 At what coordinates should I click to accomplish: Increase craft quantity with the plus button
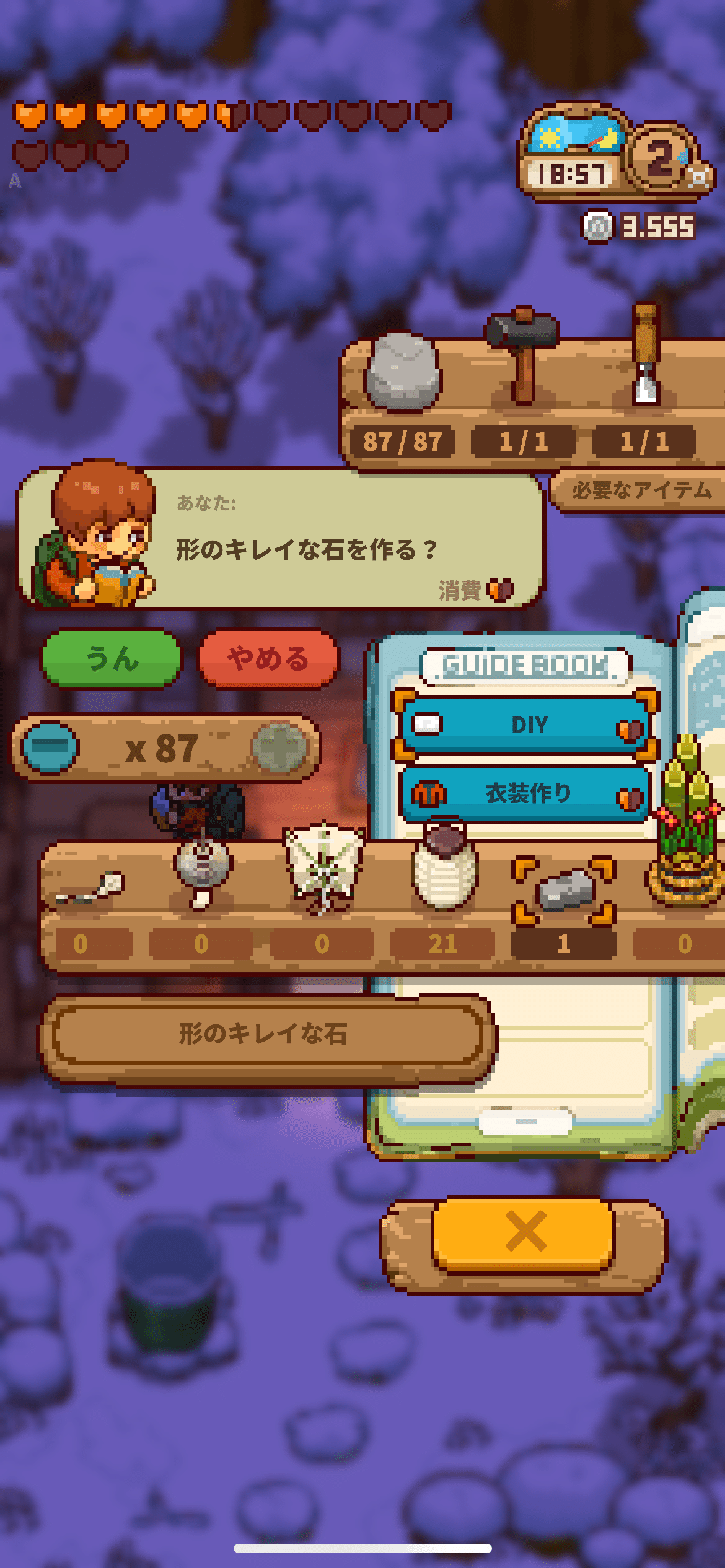[280, 747]
